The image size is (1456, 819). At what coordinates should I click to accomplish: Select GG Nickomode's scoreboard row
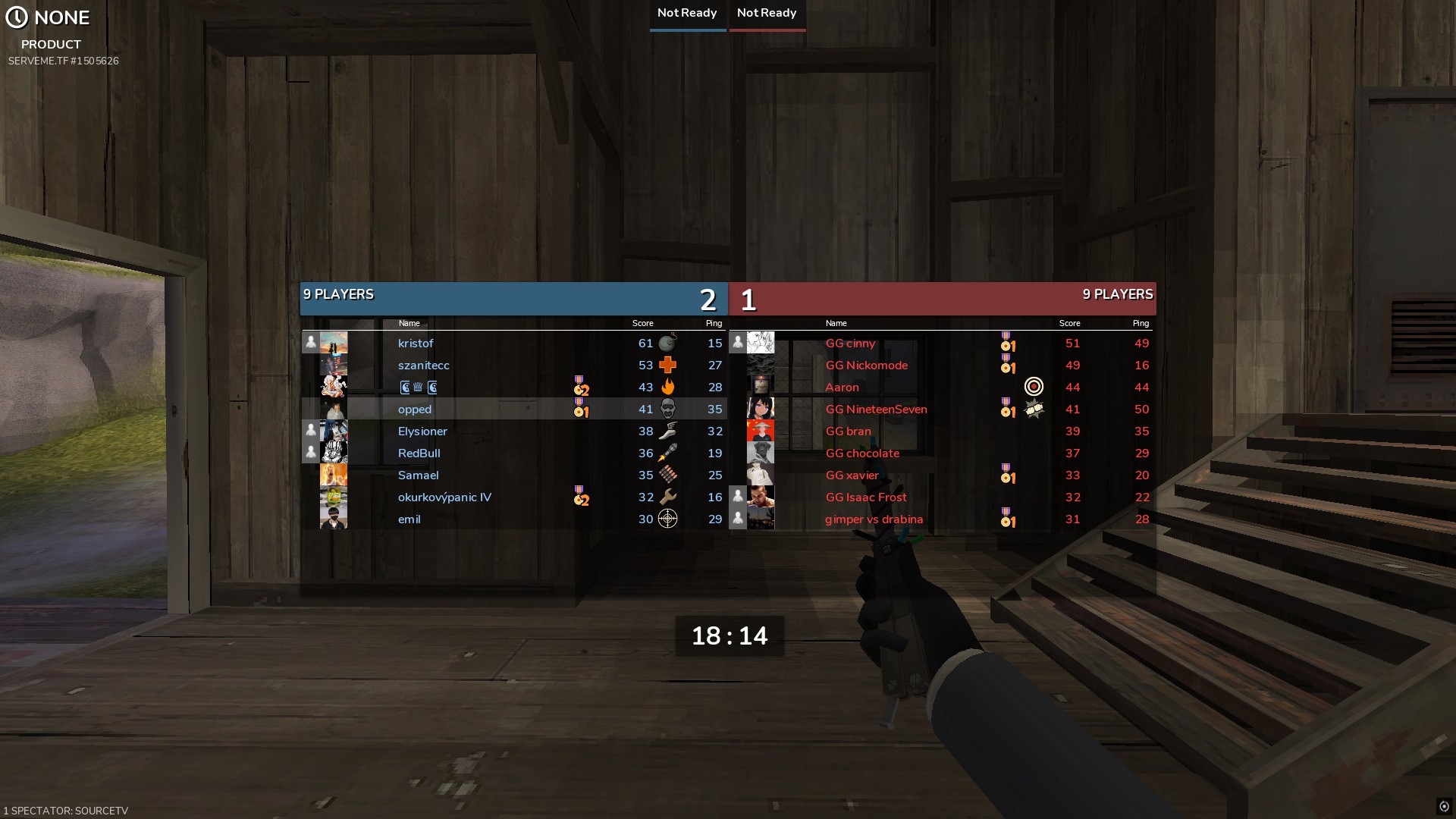[866, 366]
